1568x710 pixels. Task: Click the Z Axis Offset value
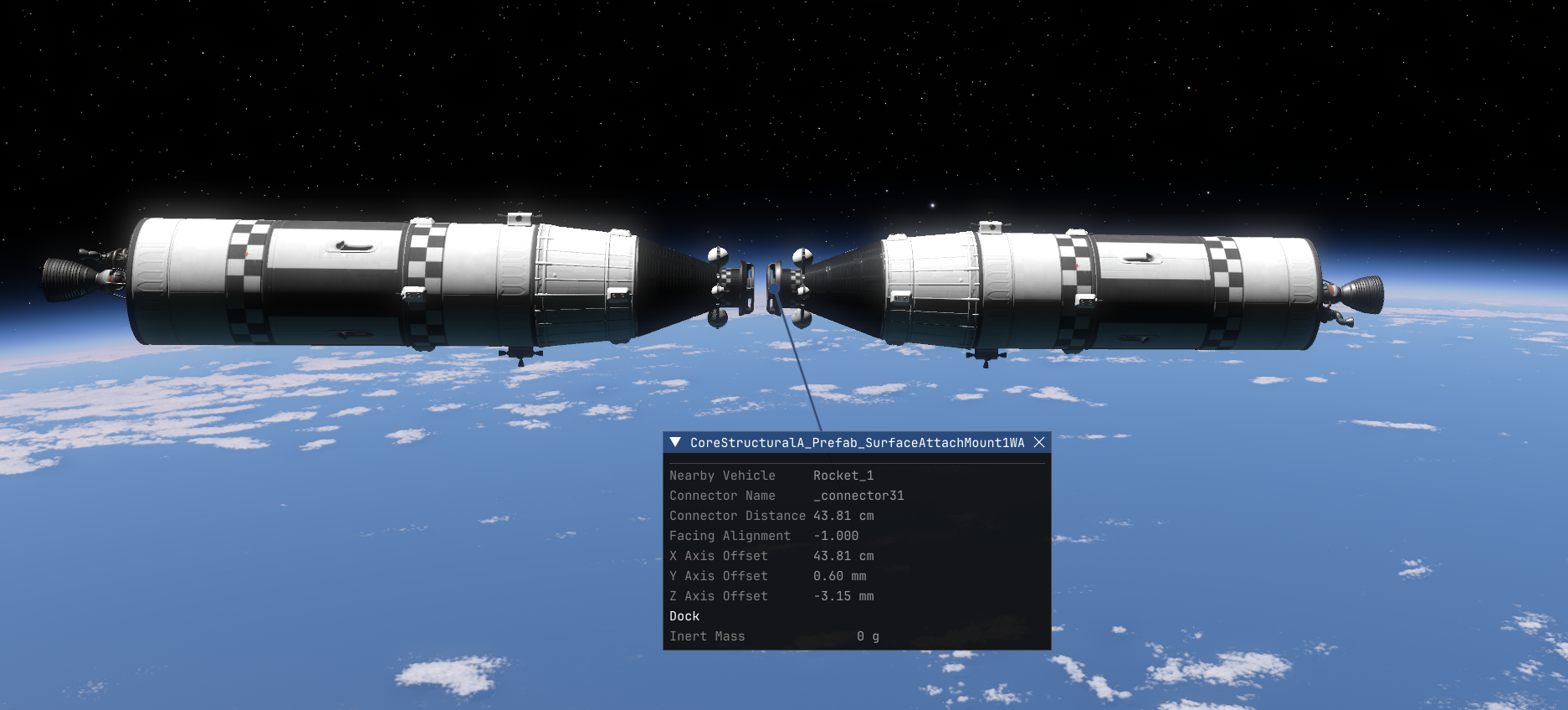843,596
